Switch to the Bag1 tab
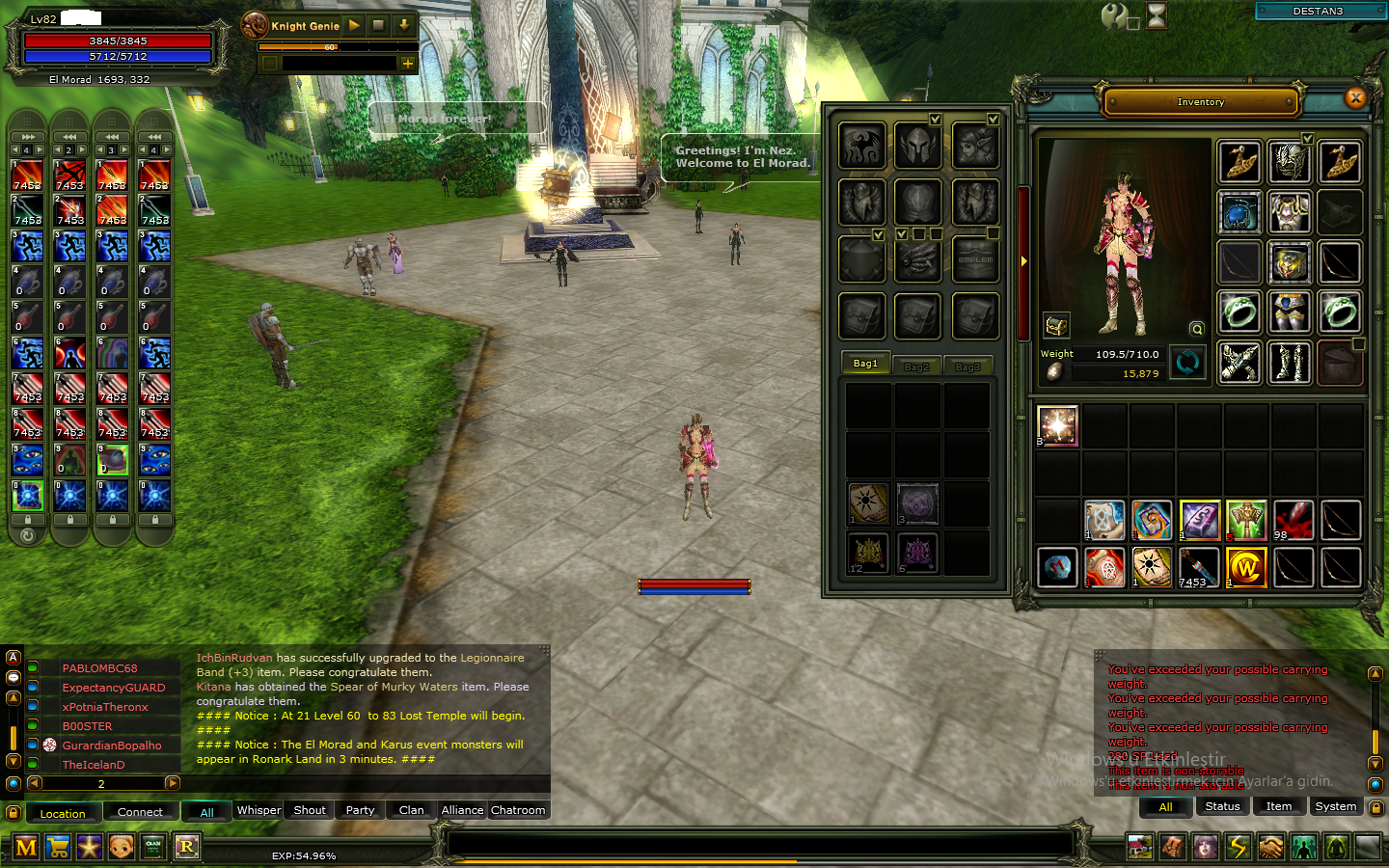 click(865, 364)
